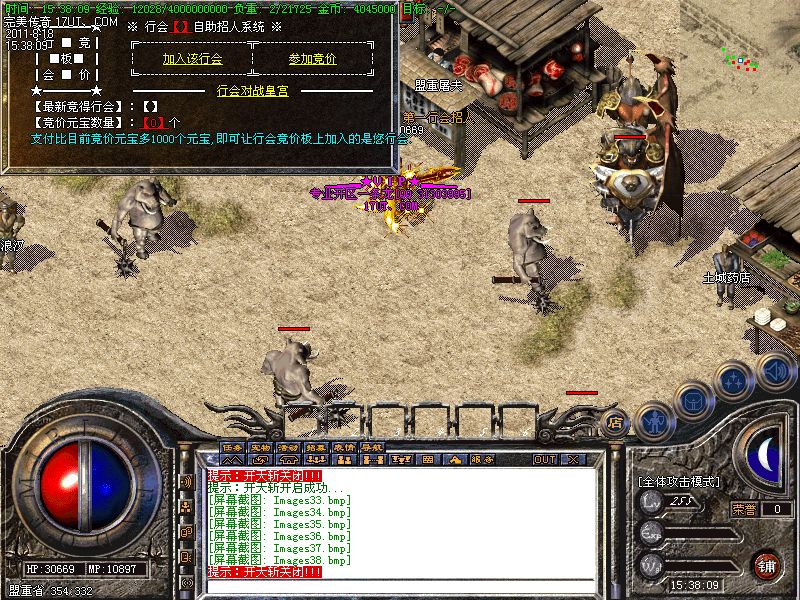
Task: Open the 店 shop round button
Action: [616, 424]
